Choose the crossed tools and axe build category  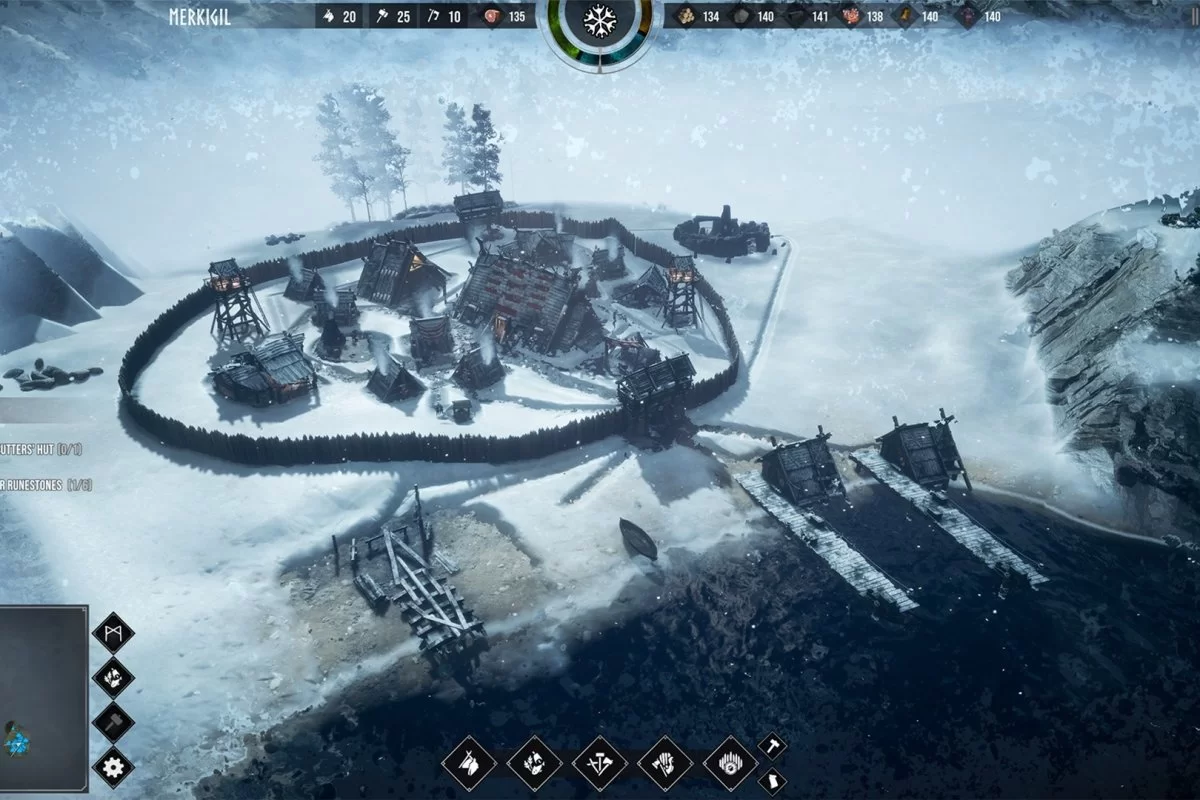tap(600, 765)
